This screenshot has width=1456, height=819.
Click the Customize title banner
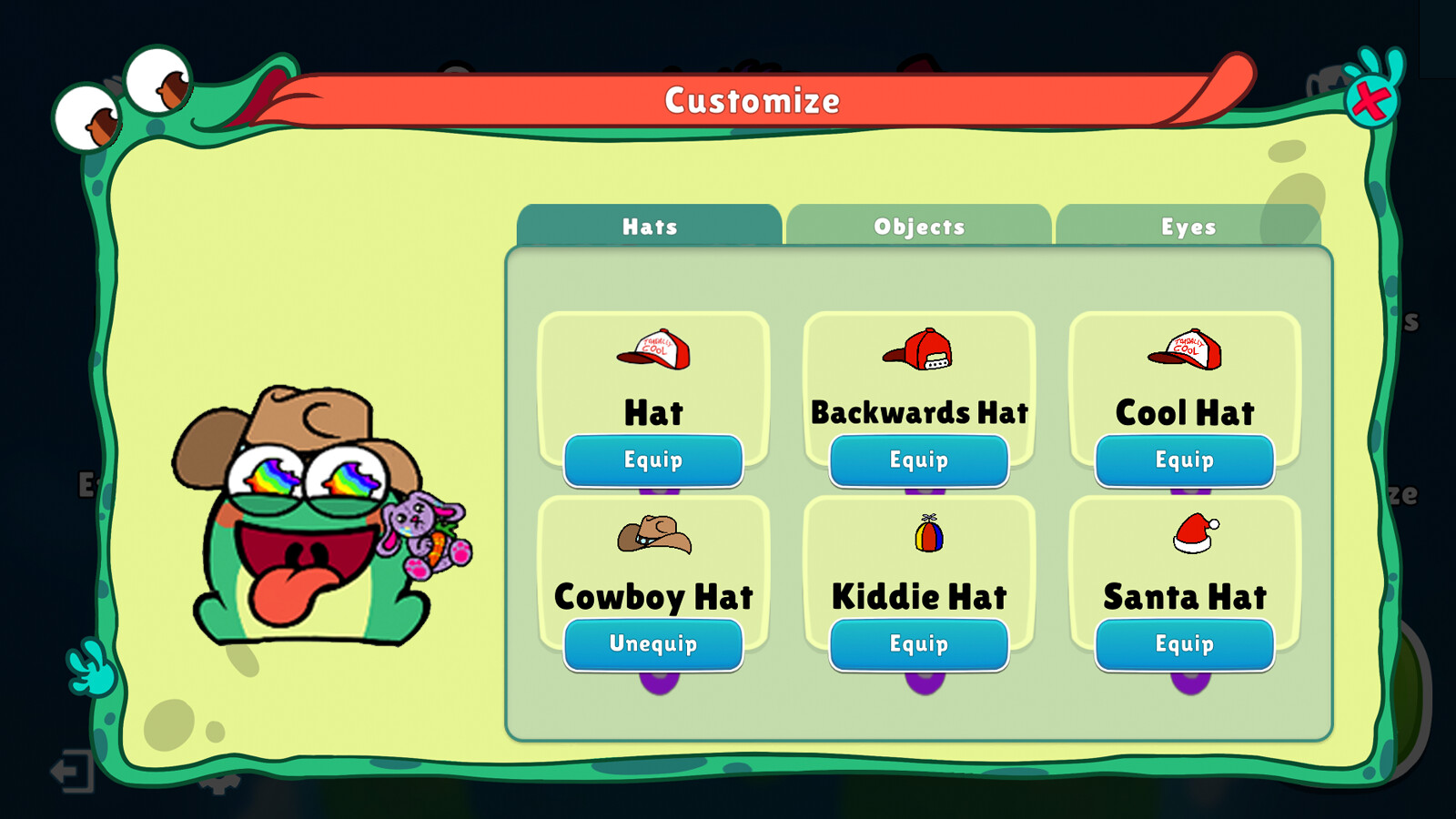coord(753,100)
